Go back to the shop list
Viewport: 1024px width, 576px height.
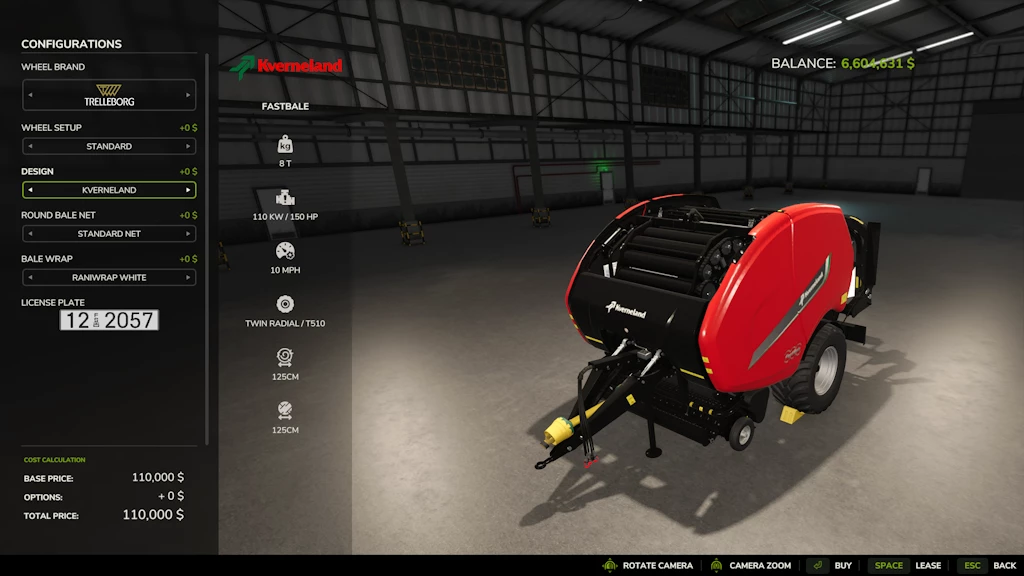point(988,566)
